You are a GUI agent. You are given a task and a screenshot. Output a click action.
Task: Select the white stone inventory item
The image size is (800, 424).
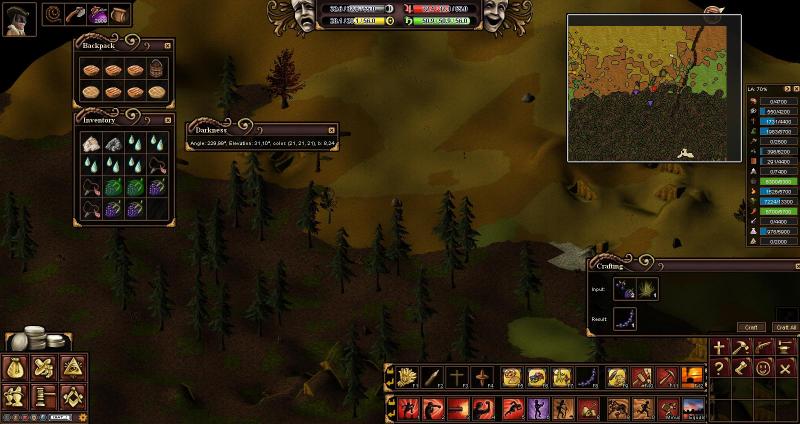(x=91, y=144)
